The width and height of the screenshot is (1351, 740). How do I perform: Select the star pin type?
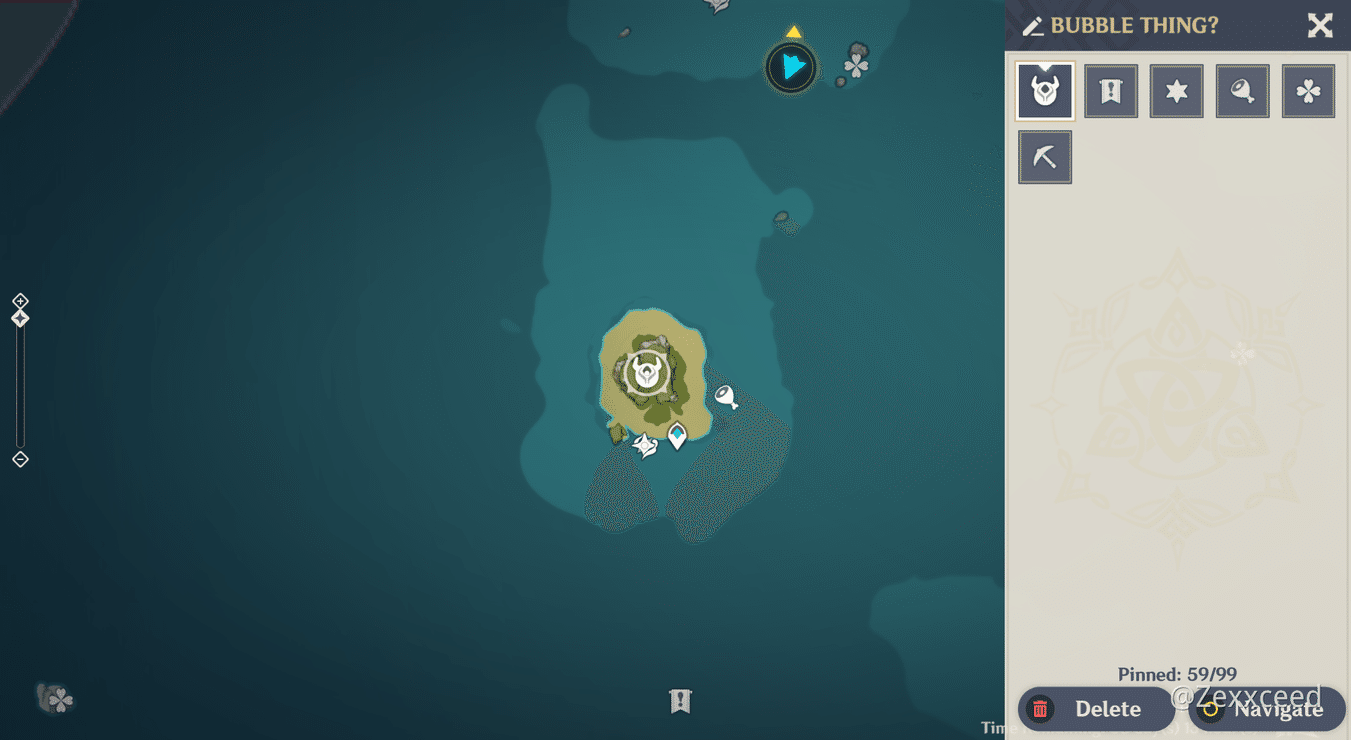click(x=1177, y=90)
